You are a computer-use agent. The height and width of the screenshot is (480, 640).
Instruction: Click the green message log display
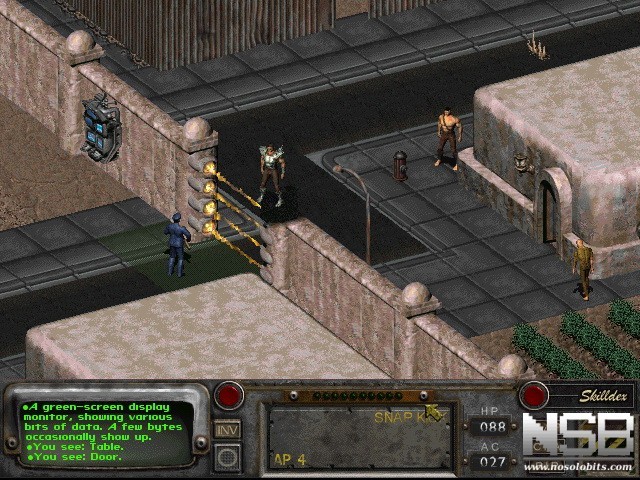pos(106,433)
